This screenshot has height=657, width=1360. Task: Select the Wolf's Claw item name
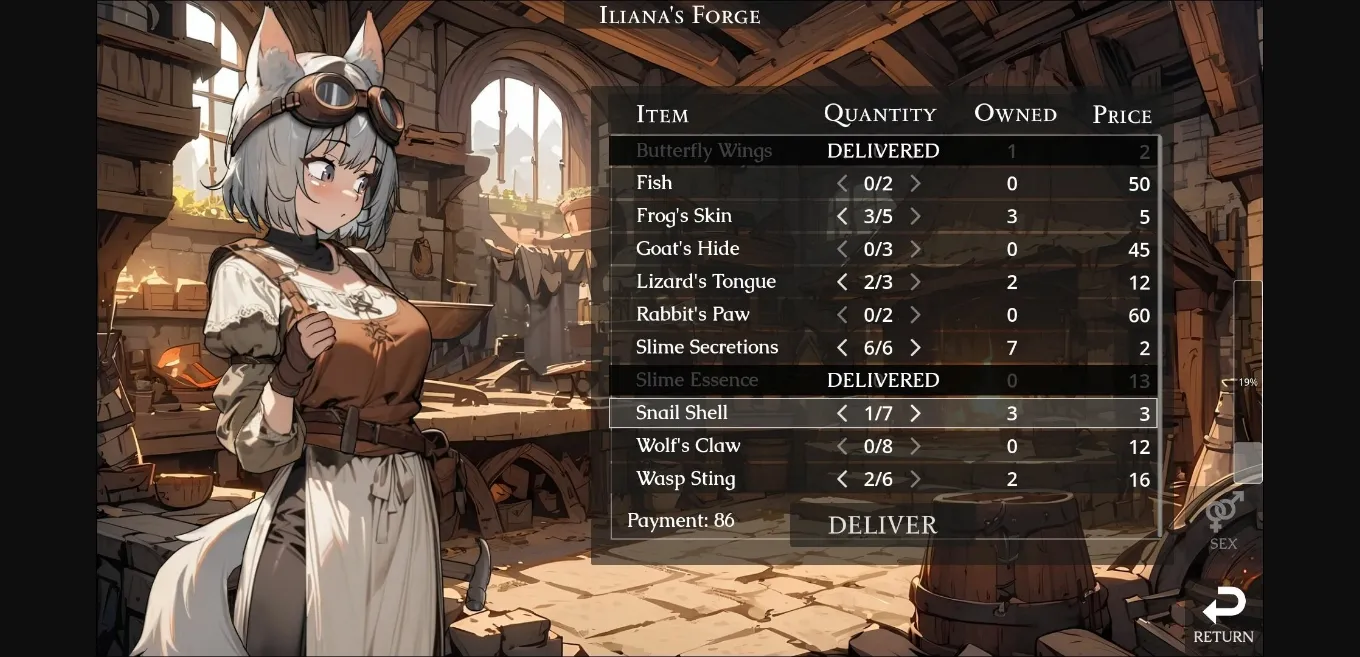pos(688,446)
